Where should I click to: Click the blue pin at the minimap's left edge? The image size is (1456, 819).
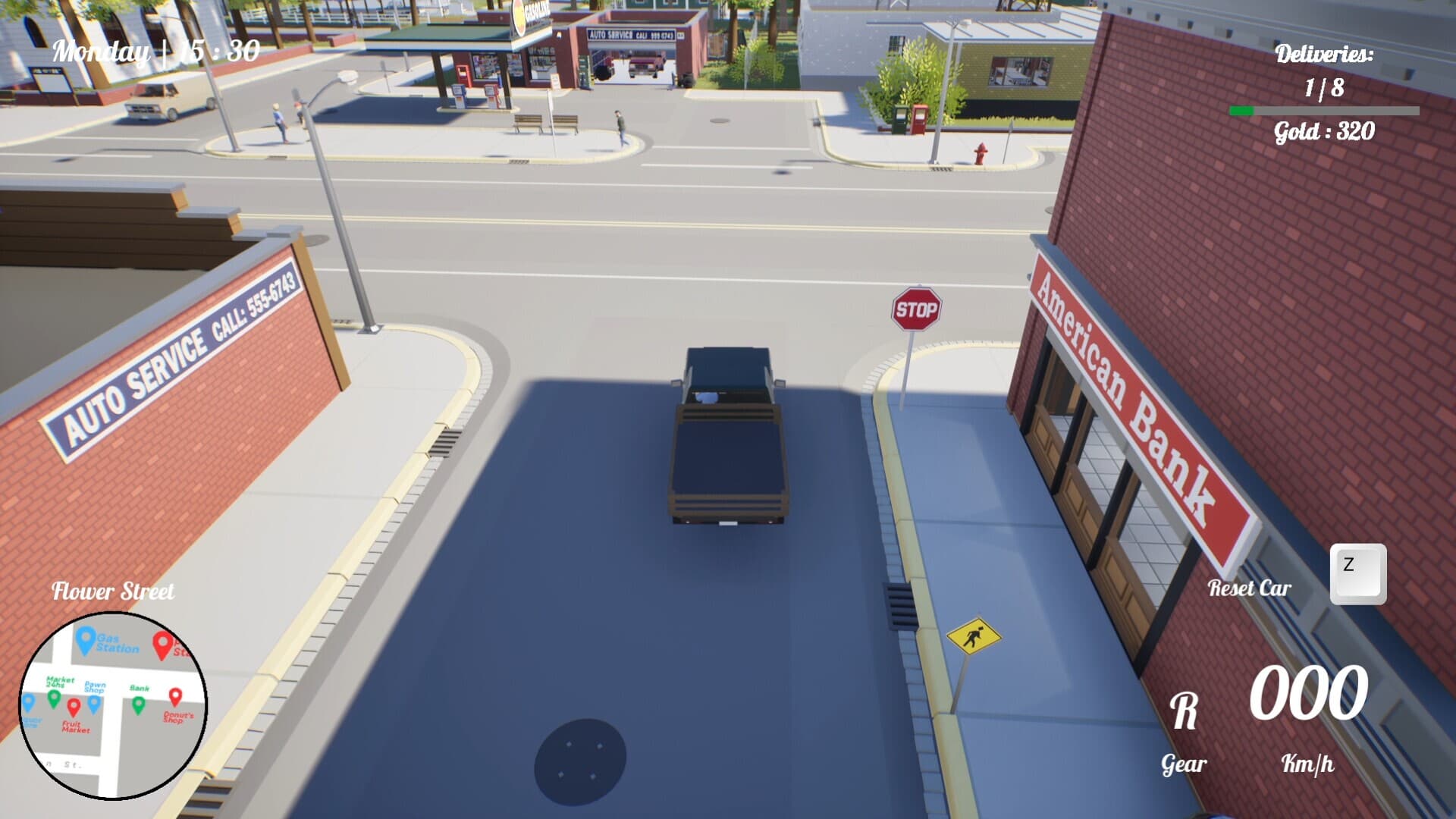(x=29, y=702)
